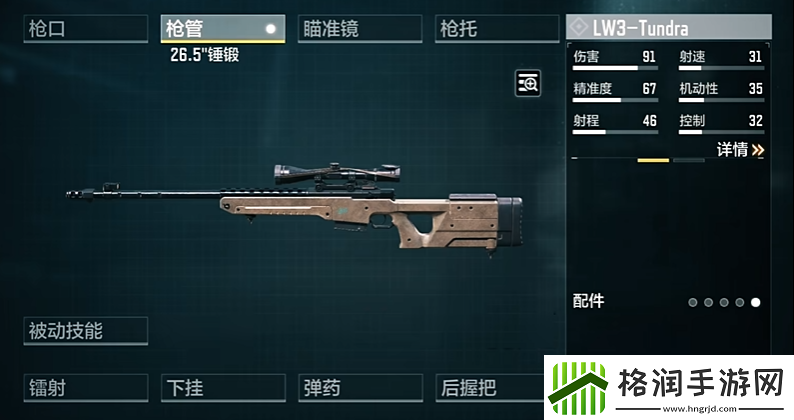794x420 pixels.
Task: Open the 枪托 stock attachment slot
Action: [497, 29]
